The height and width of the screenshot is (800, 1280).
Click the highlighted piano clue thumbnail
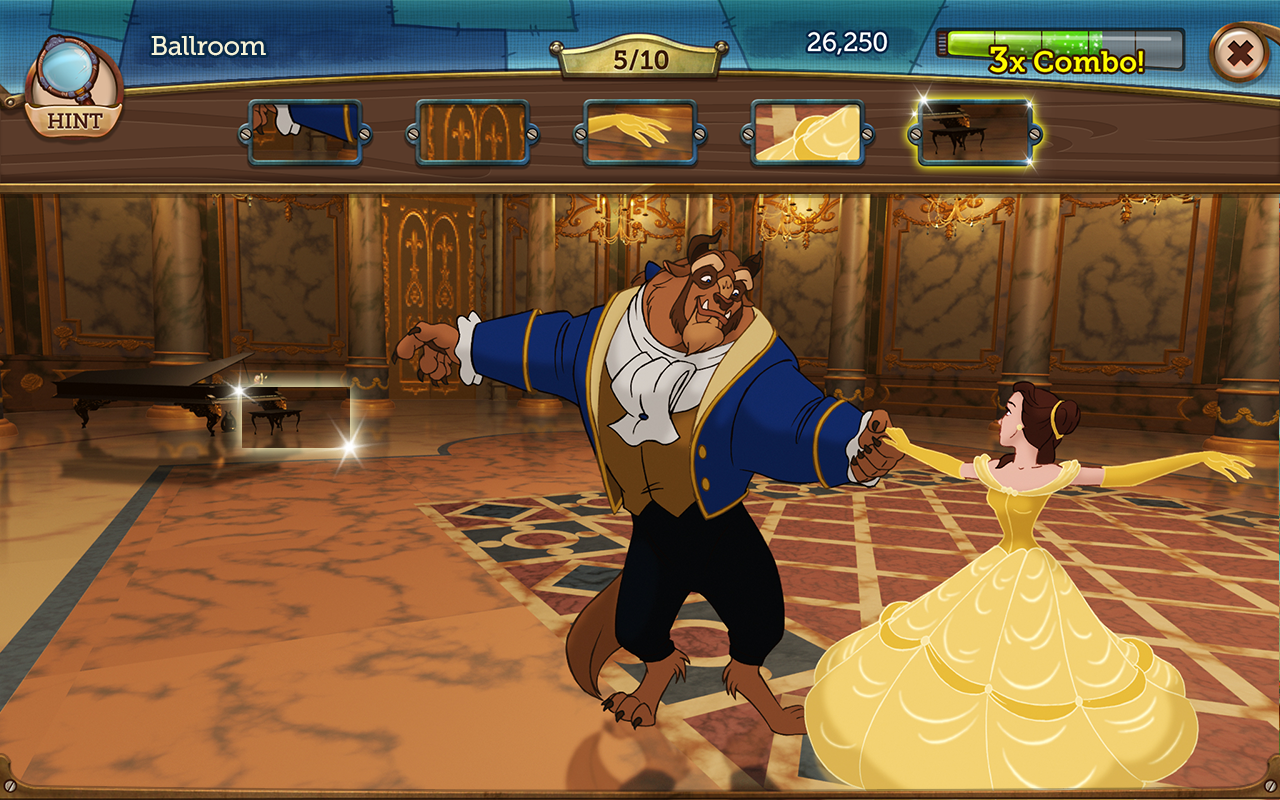coord(974,132)
